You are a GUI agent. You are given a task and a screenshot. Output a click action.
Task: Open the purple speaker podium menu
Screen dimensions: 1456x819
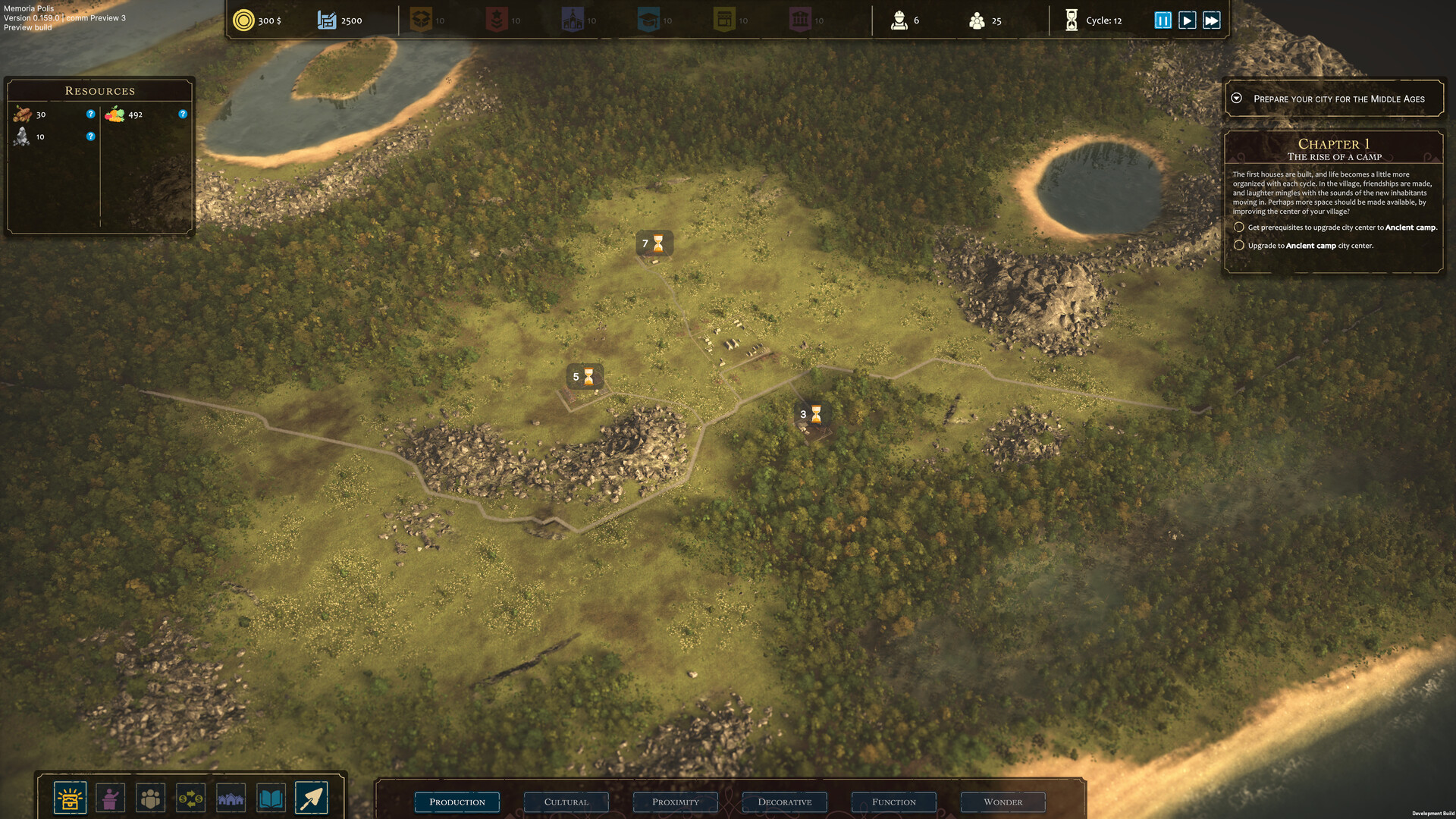pos(111,798)
